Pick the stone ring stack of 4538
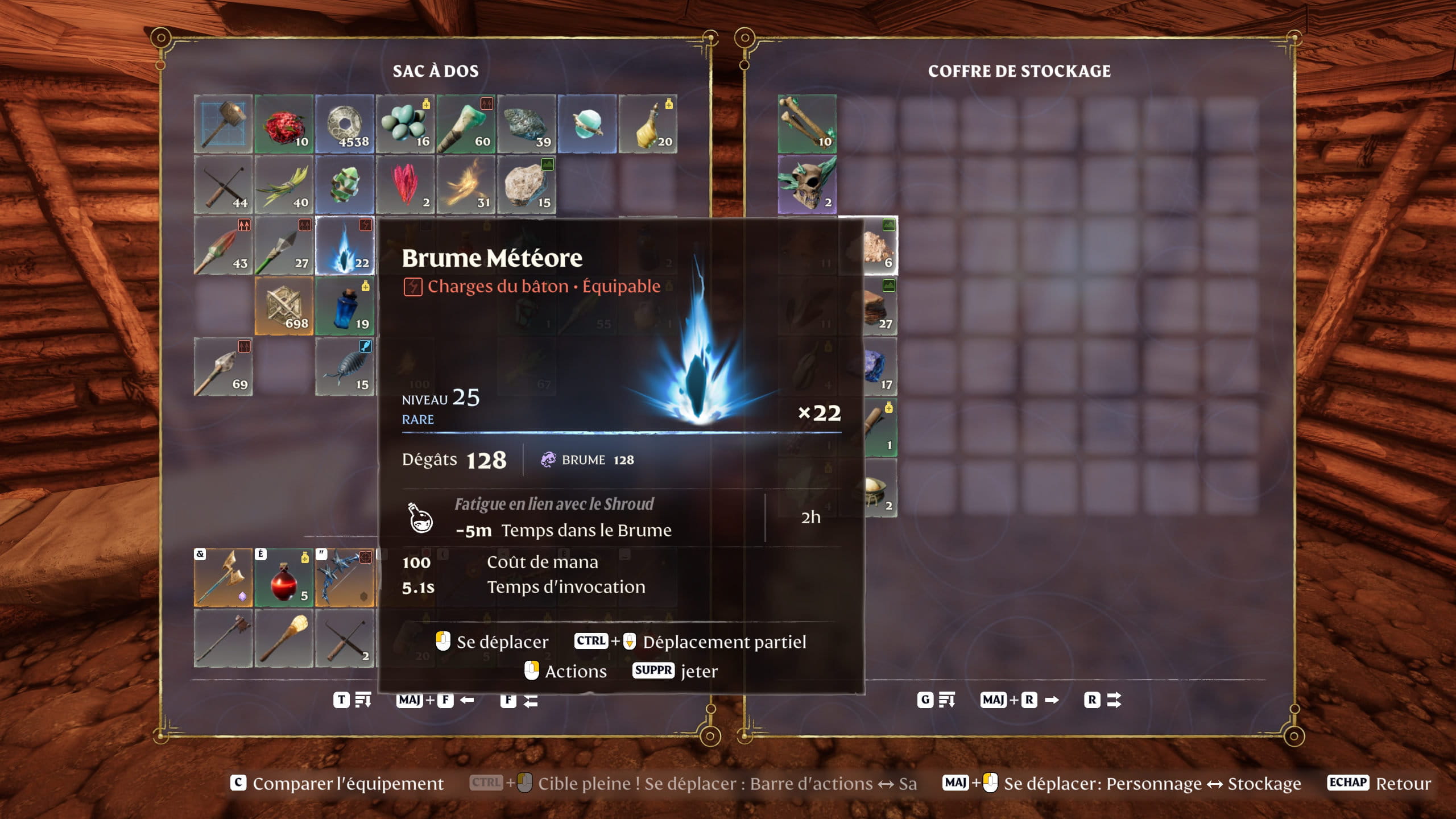1456x819 pixels. [x=345, y=124]
